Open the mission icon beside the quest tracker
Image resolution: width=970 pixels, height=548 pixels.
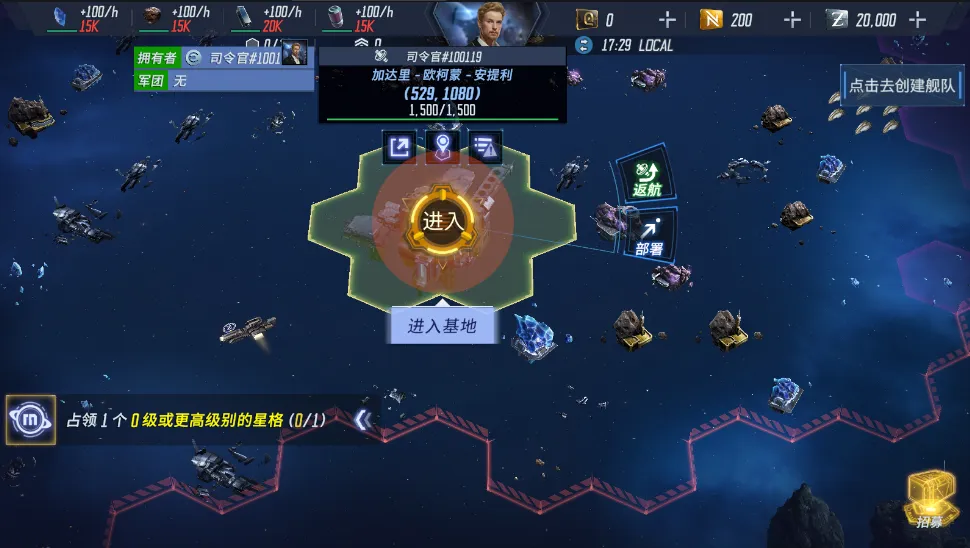tap(30, 420)
